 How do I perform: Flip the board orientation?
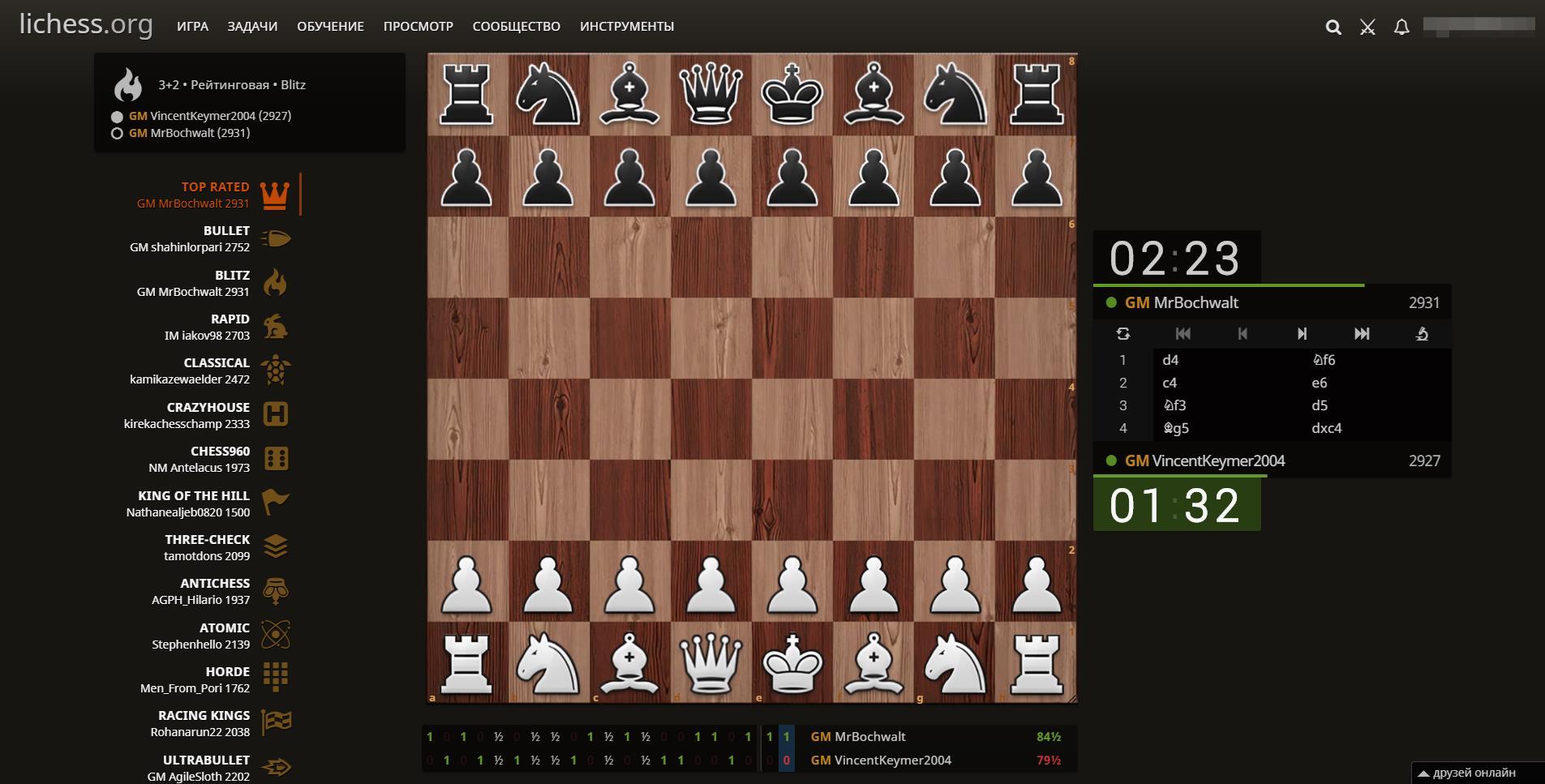[1124, 333]
